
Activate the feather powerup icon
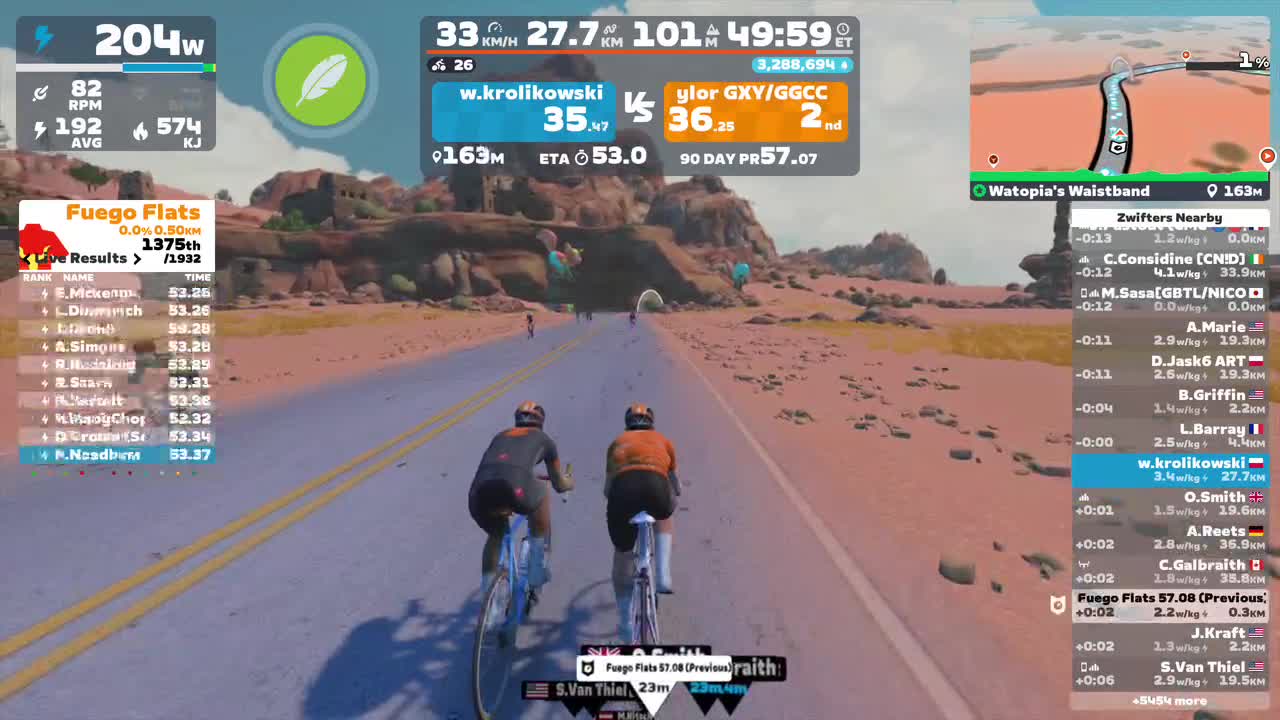point(320,82)
